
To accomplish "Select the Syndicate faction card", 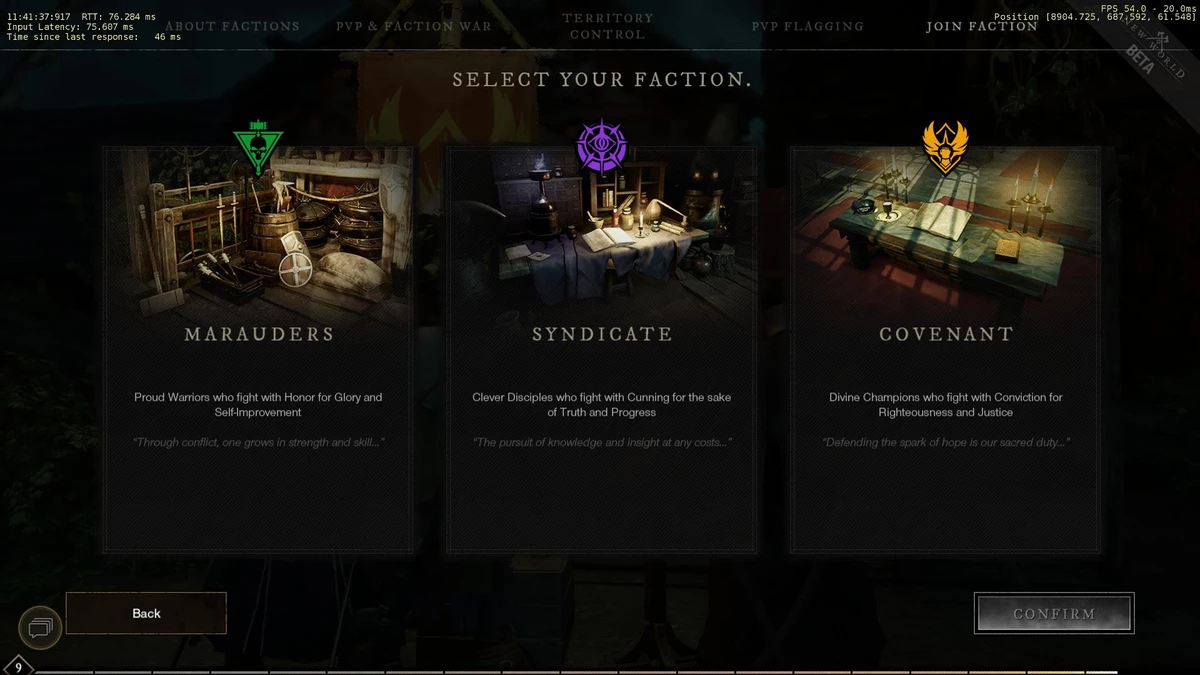I will pos(602,350).
